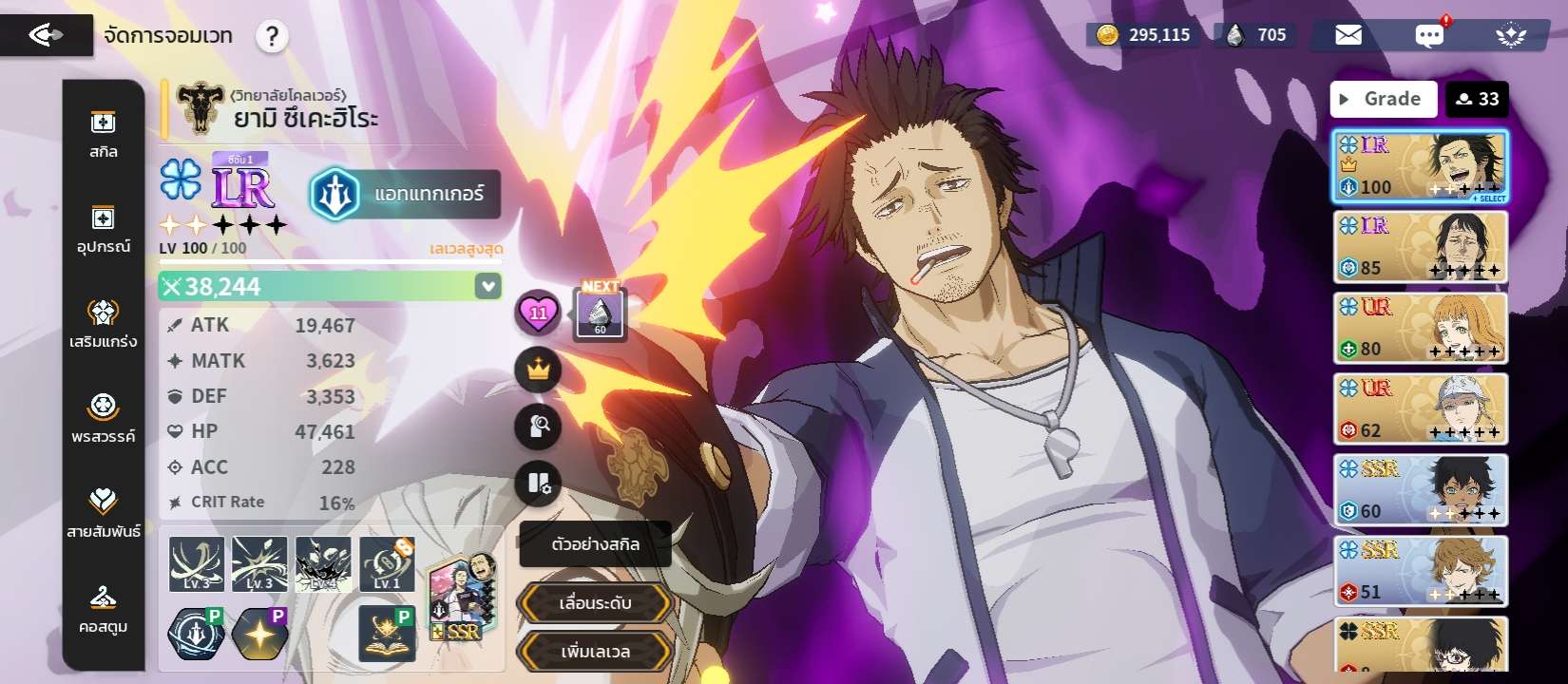Expand the 38,244 combat power dropdown
1568x684 pixels.
click(488, 286)
